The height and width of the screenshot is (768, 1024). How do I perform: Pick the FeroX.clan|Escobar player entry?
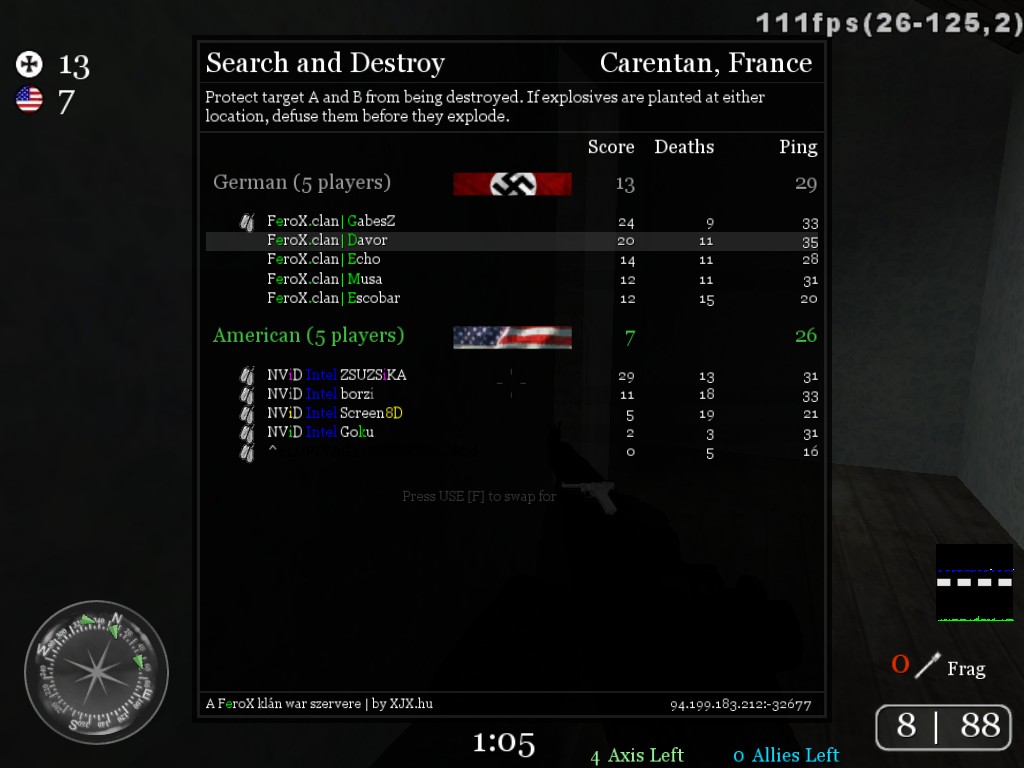[x=334, y=298]
